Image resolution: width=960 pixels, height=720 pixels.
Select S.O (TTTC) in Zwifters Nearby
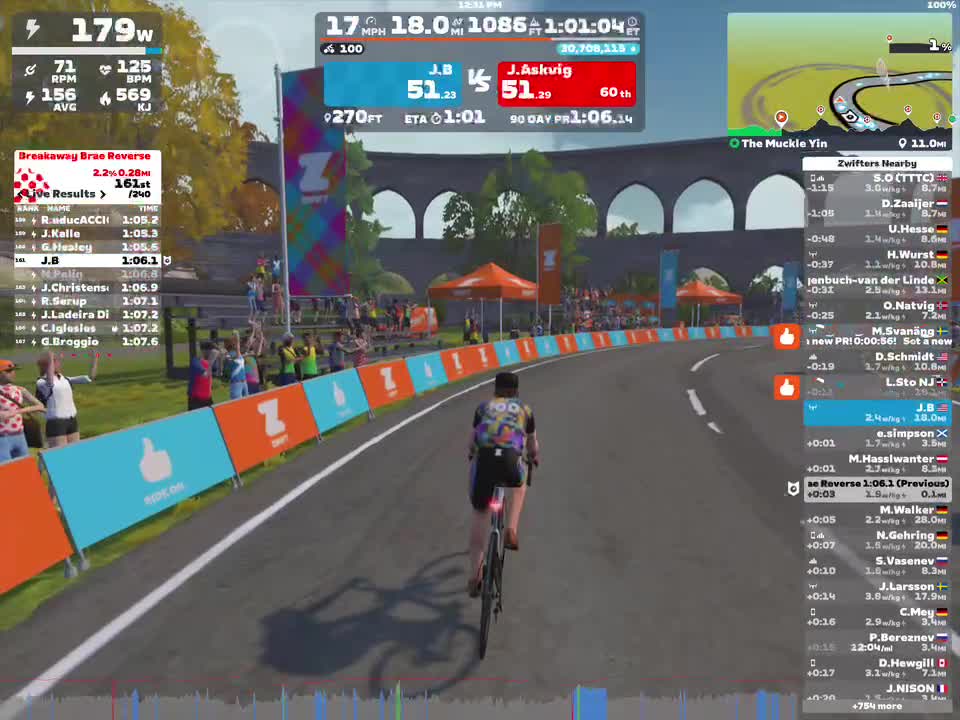[877, 183]
